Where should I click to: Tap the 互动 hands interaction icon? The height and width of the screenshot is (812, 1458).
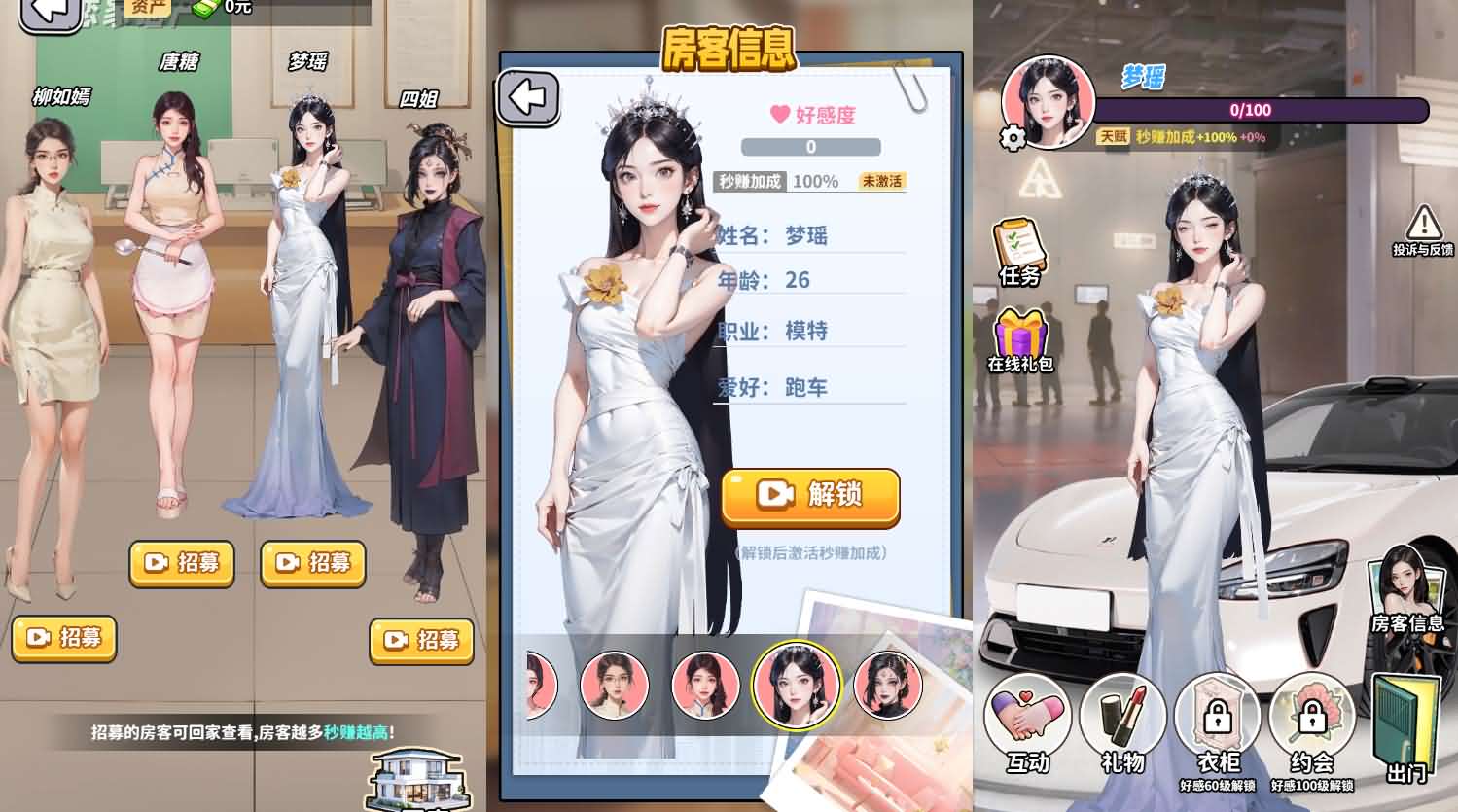coord(1028,718)
